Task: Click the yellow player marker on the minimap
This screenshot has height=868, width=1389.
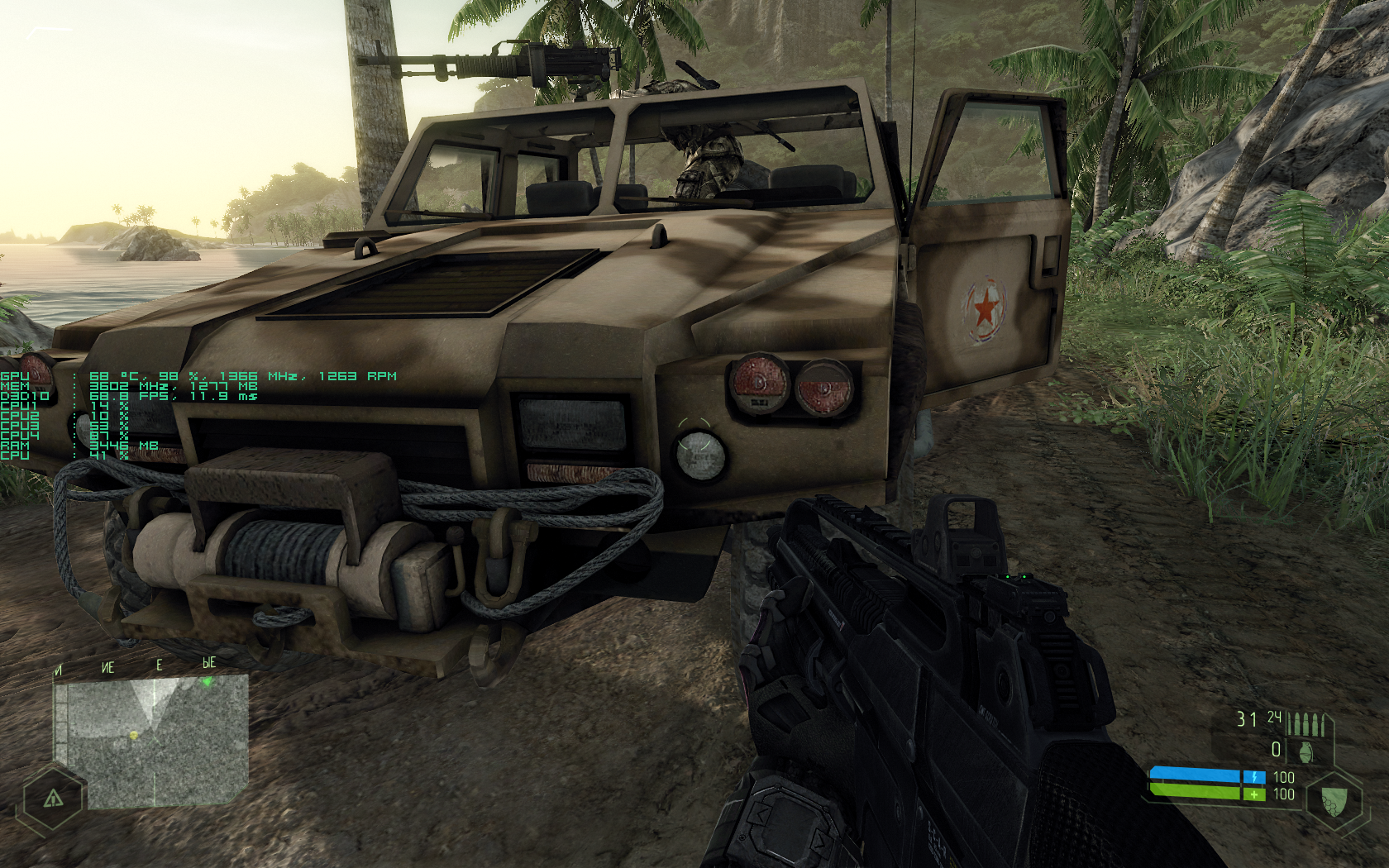Action: point(134,734)
